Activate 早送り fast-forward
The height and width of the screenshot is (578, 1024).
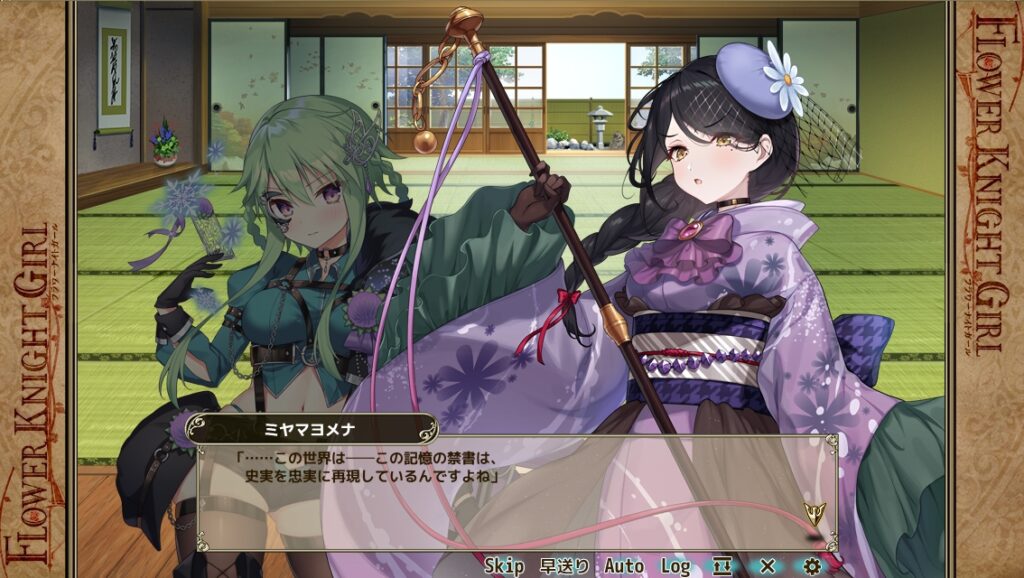point(564,566)
